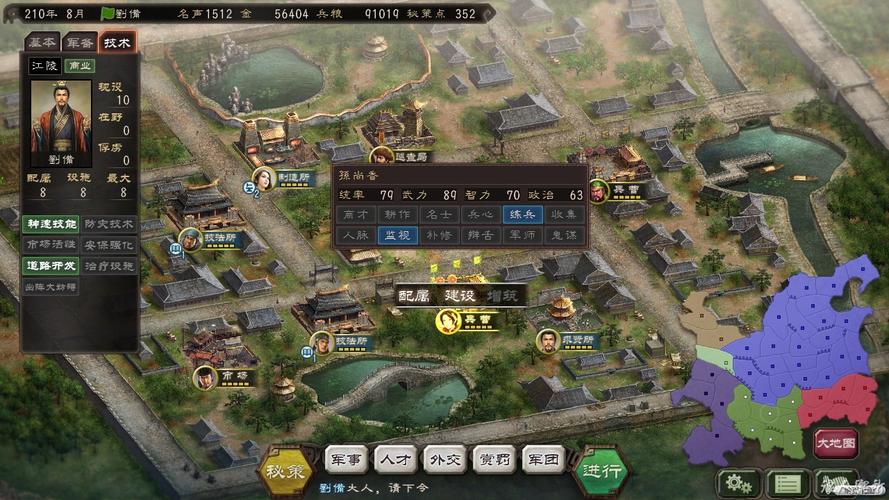Open the 人才 command menu
Image resolution: width=889 pixels, height=500 pixels.
(395, 460)
